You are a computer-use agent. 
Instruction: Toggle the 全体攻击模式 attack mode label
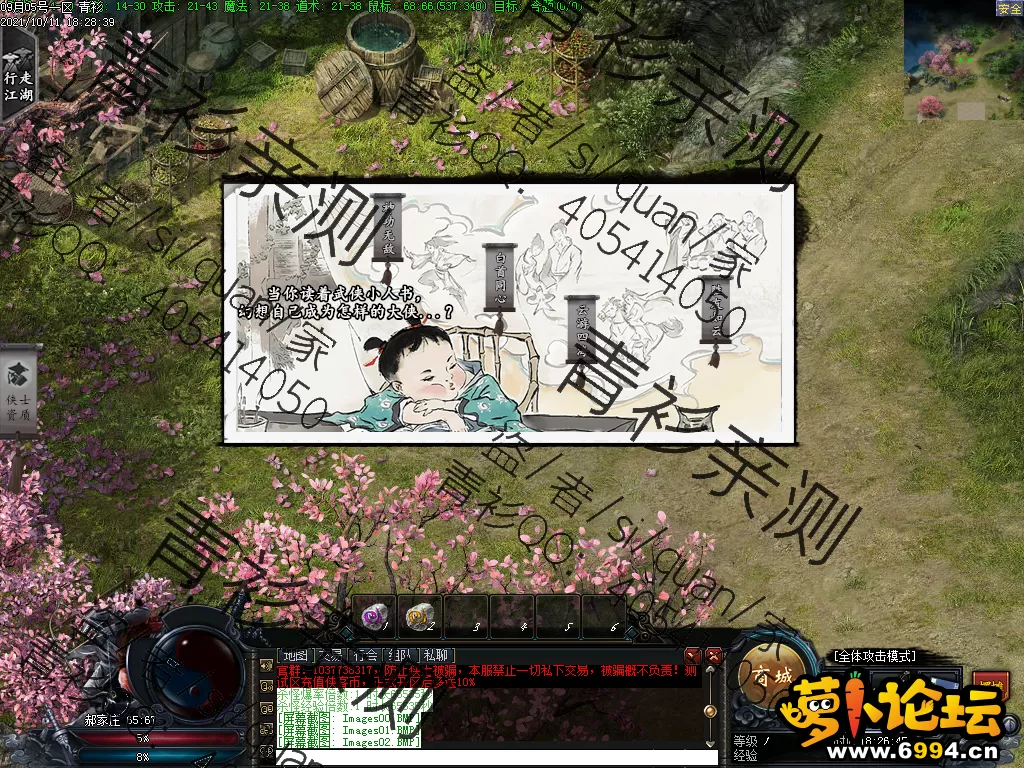(875, 656)
